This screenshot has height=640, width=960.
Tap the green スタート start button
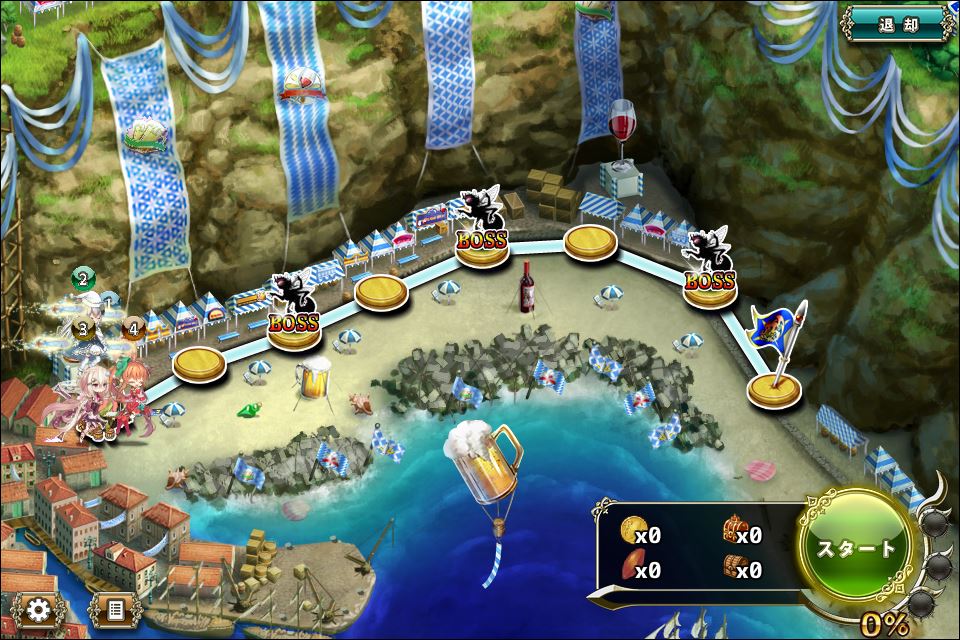[x=857, y=549]
